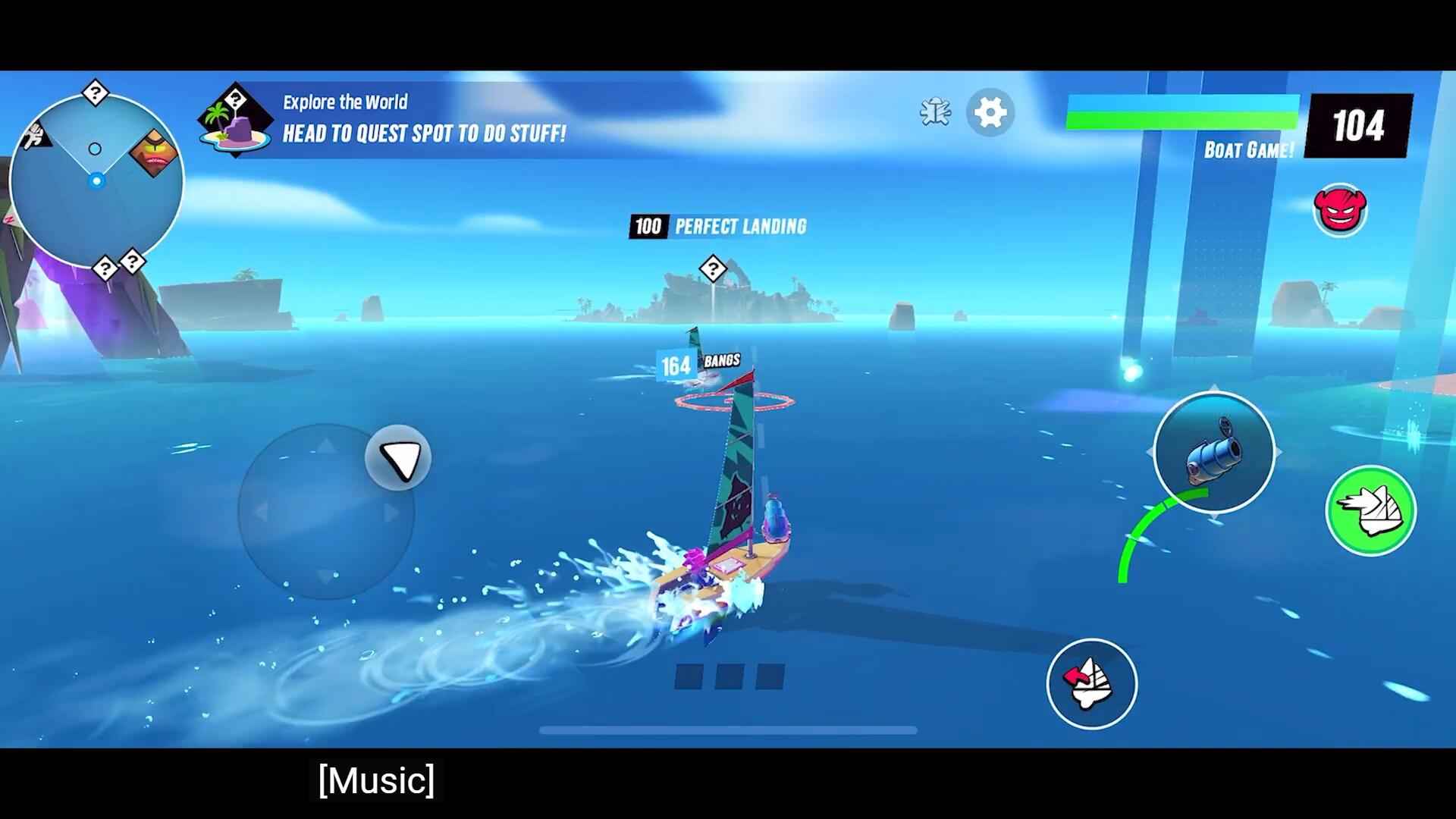This screenshot has height=819, width=1456.
Task: Tap the reverse sail ability button
Action: 1090,683
